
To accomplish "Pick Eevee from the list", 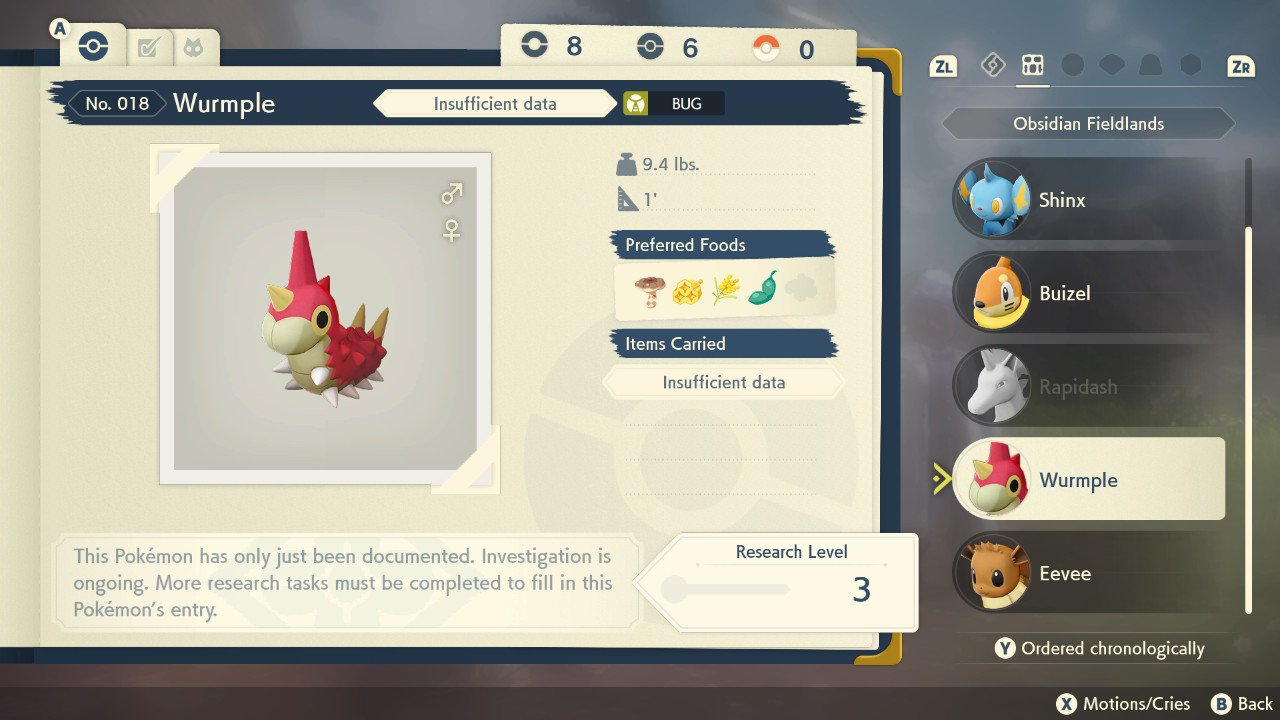I will [x=1090, y=574].
